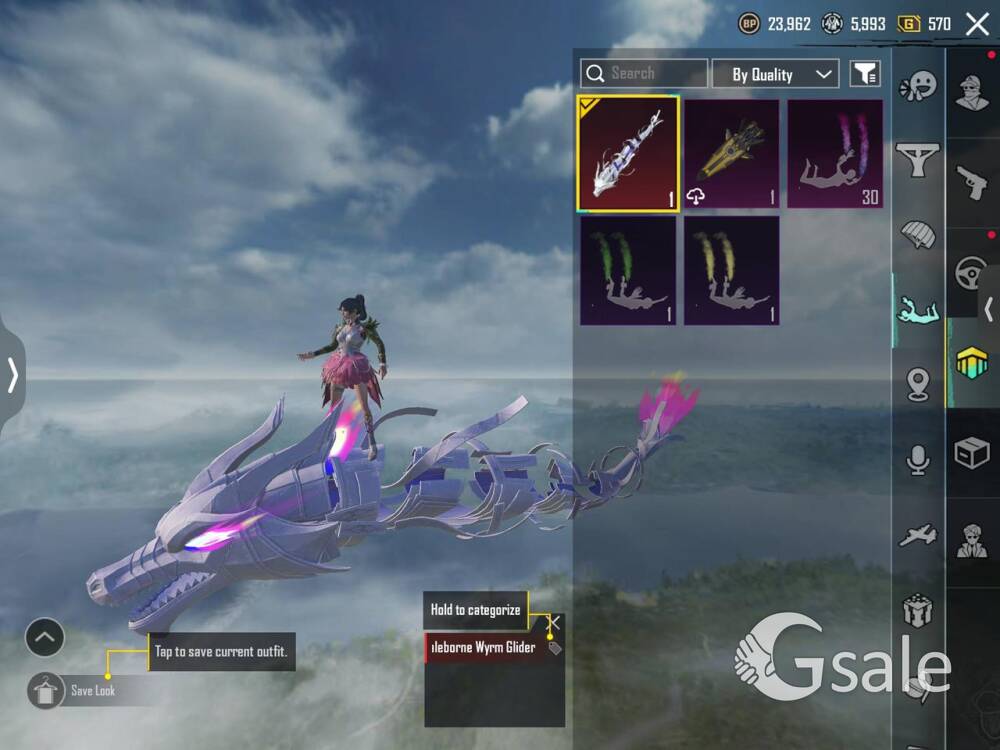Click the inventory Search field
Viewport: 1000px width, 750px height.
click(x=644, y=73)
